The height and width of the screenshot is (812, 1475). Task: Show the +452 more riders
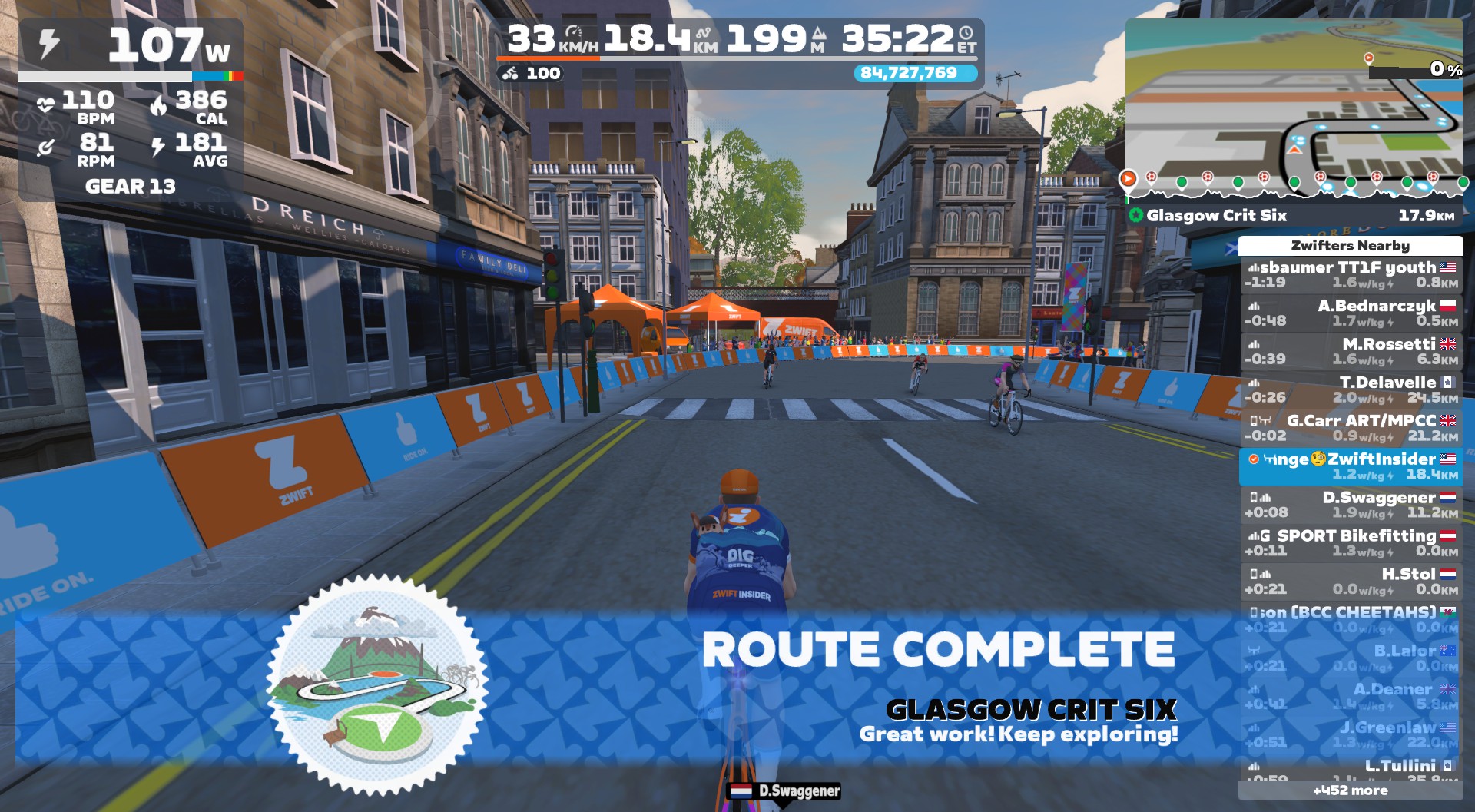point(1350,790)
